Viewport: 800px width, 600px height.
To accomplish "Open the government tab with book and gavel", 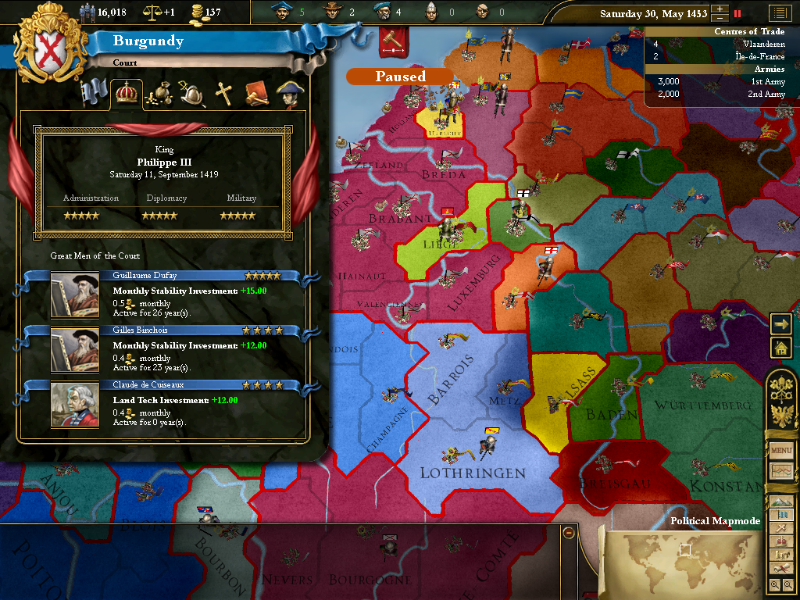I will click(x=257, y=94).
